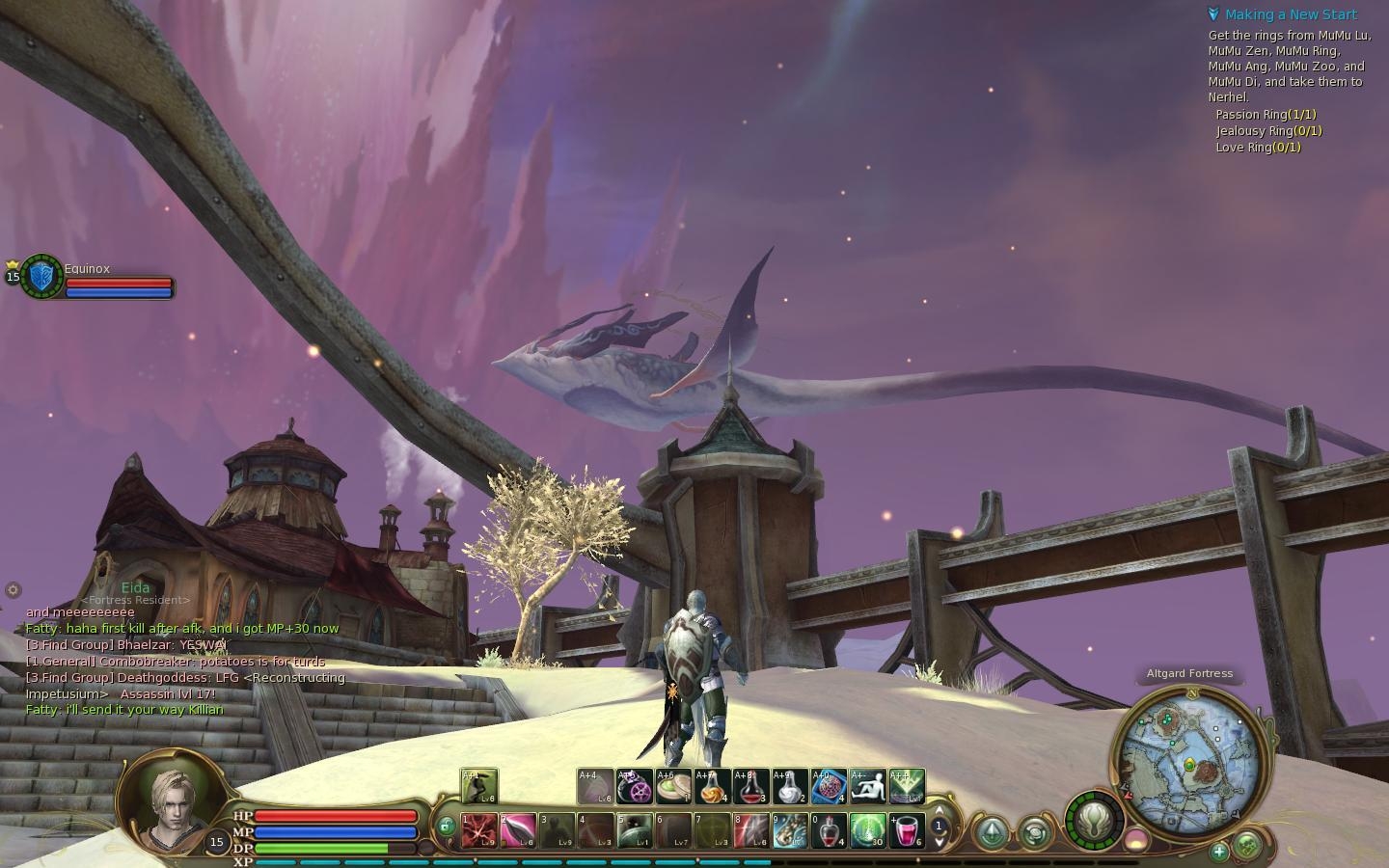Screen dimensions: 1389x868
Task: Use the chain skill in slot 9
Action: point(790,830)
